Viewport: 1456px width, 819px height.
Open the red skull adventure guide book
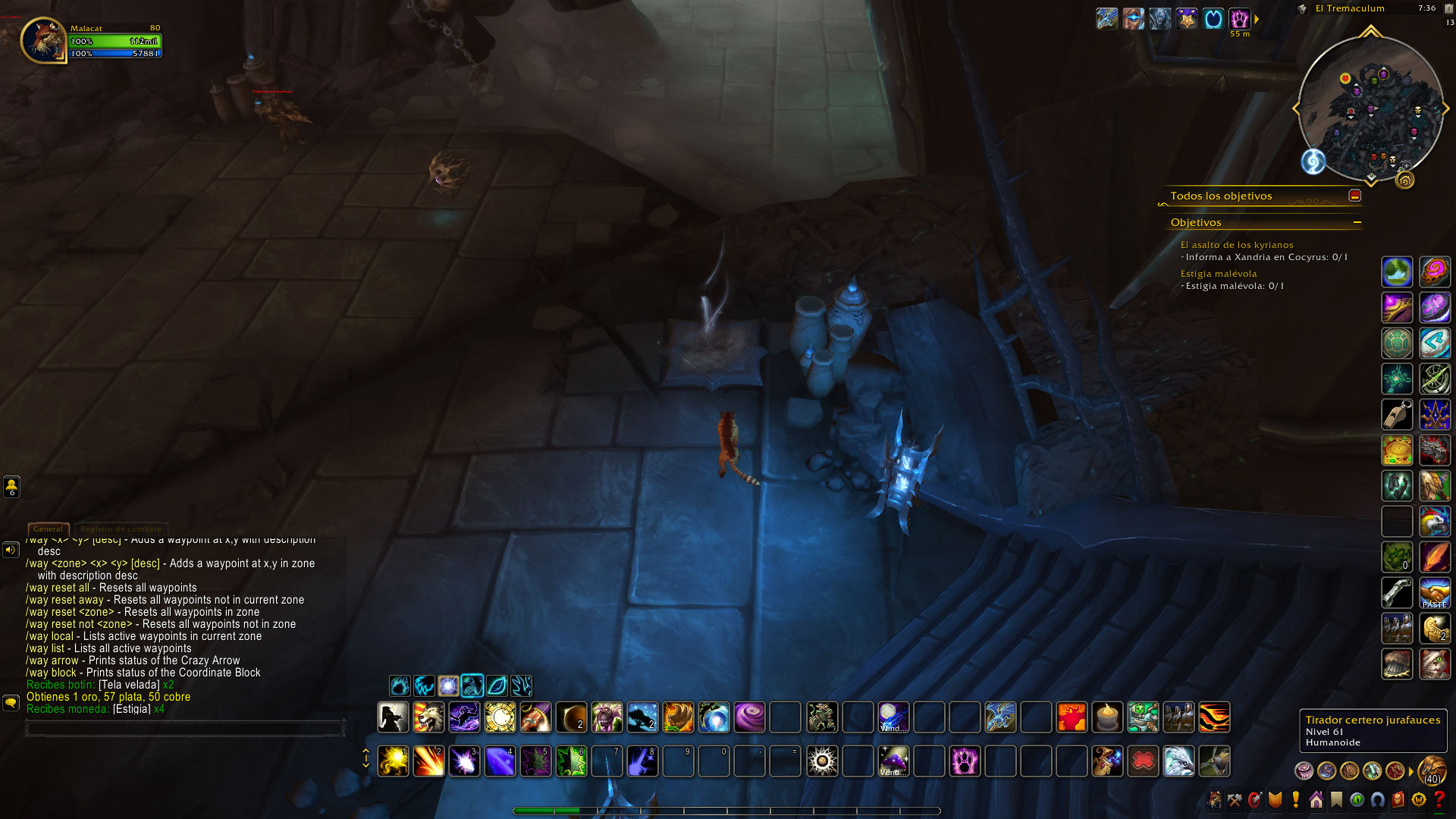(1398, 799)
